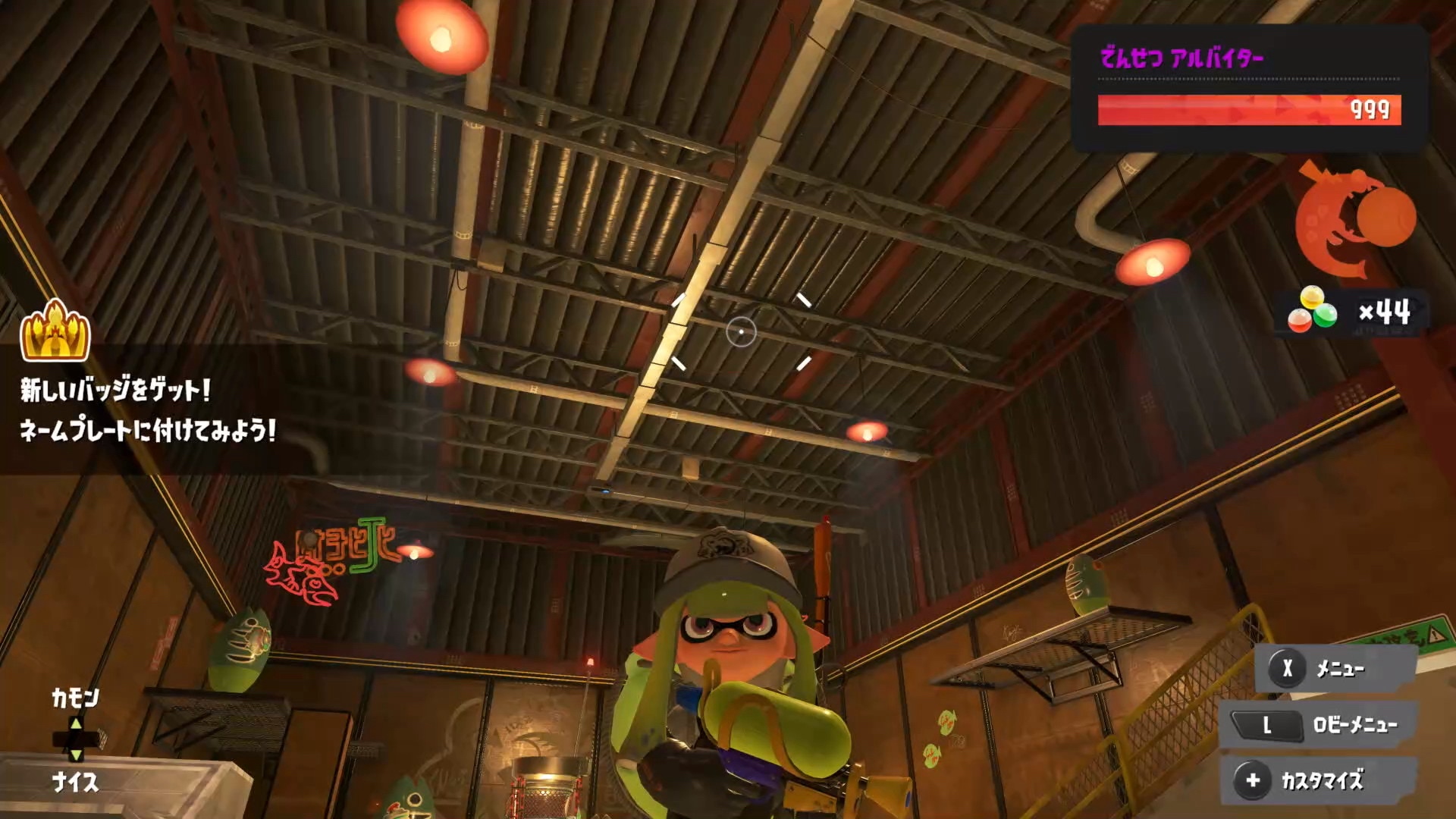Screen dimensions: 1456x819
Task: Select the ナイス signal option
Action: [75, 782]
